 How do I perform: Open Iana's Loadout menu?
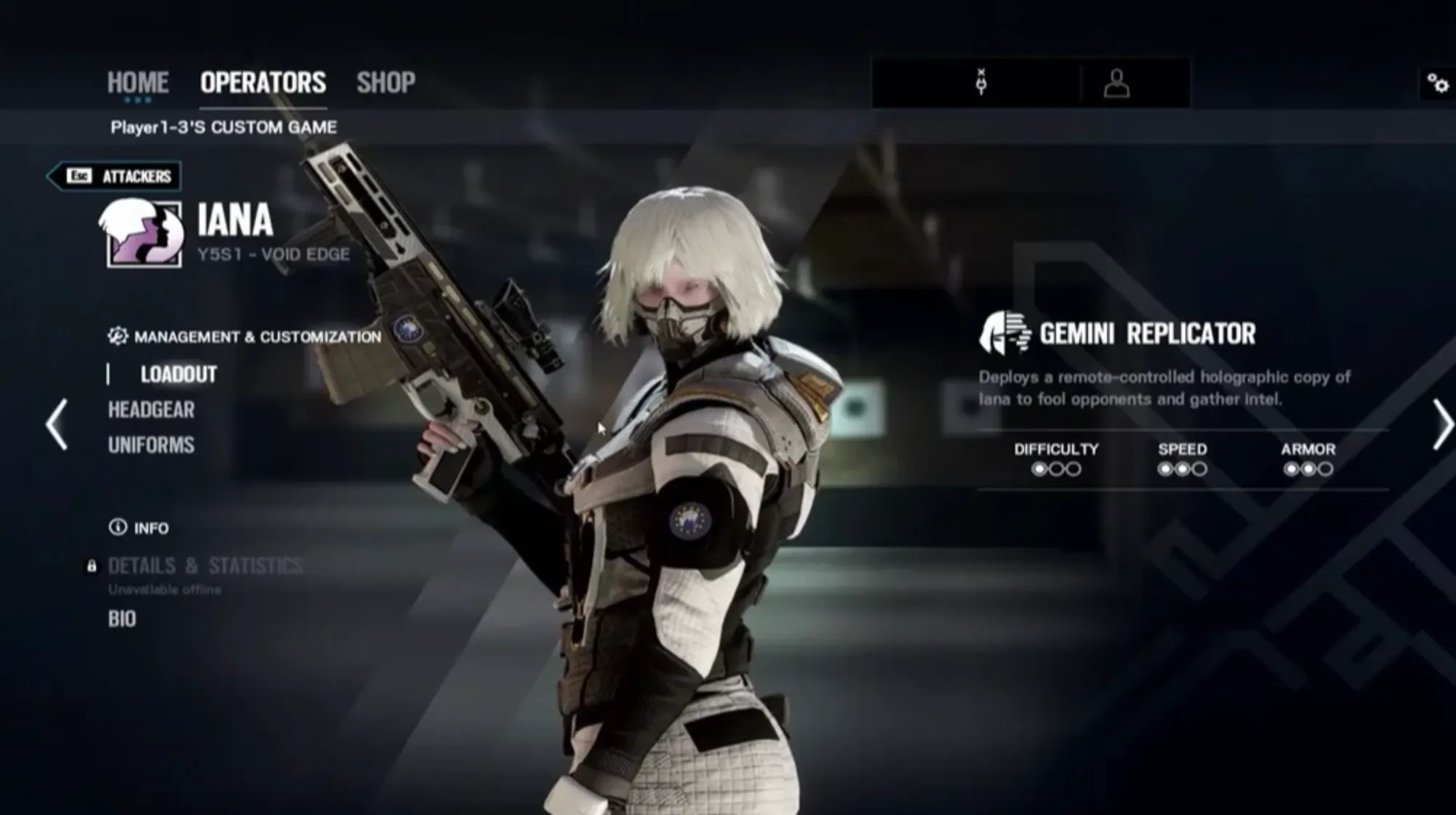(178, 374)
